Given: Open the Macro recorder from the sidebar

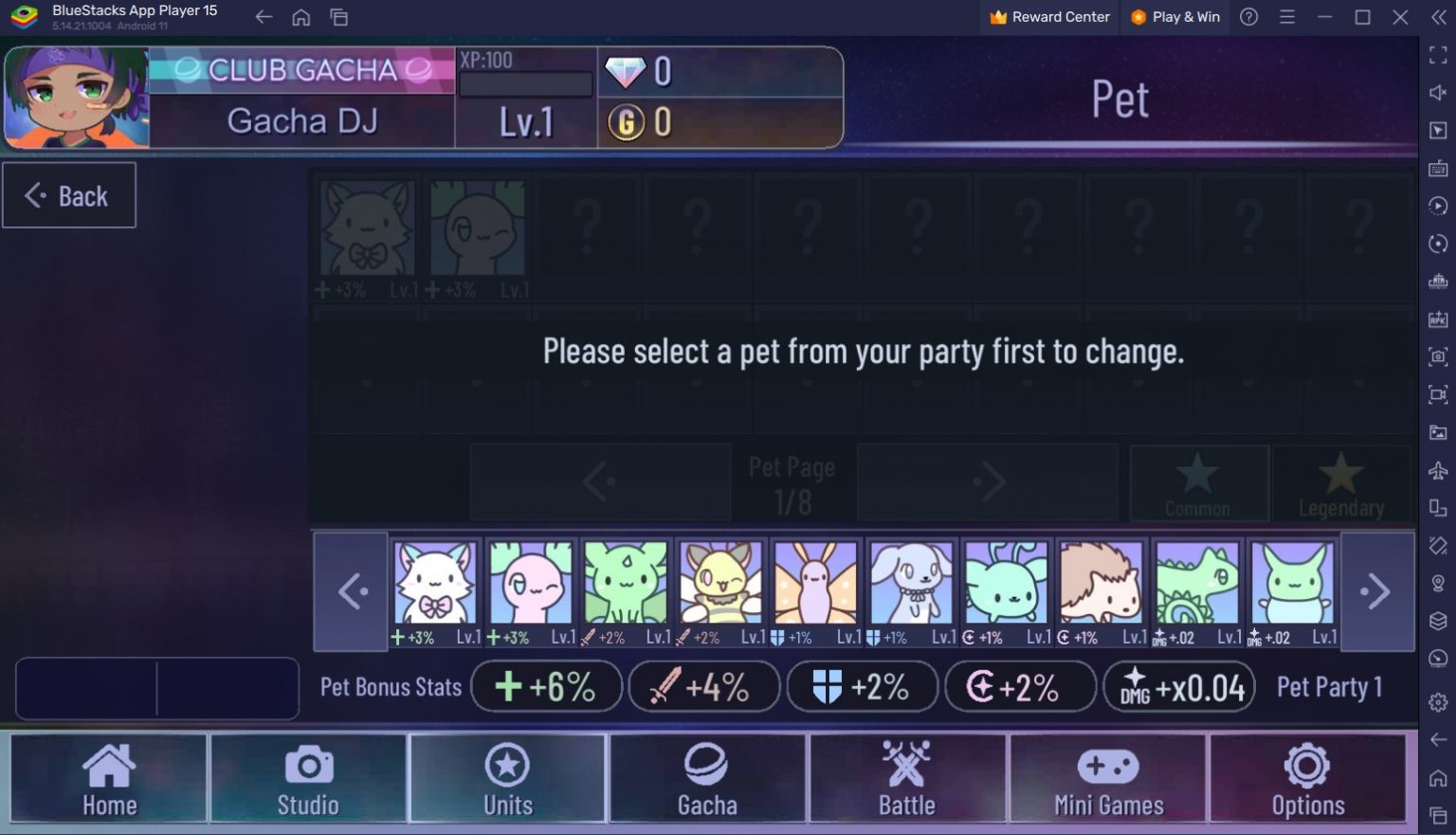Looking at the screenshot, I should point(1437,206).
